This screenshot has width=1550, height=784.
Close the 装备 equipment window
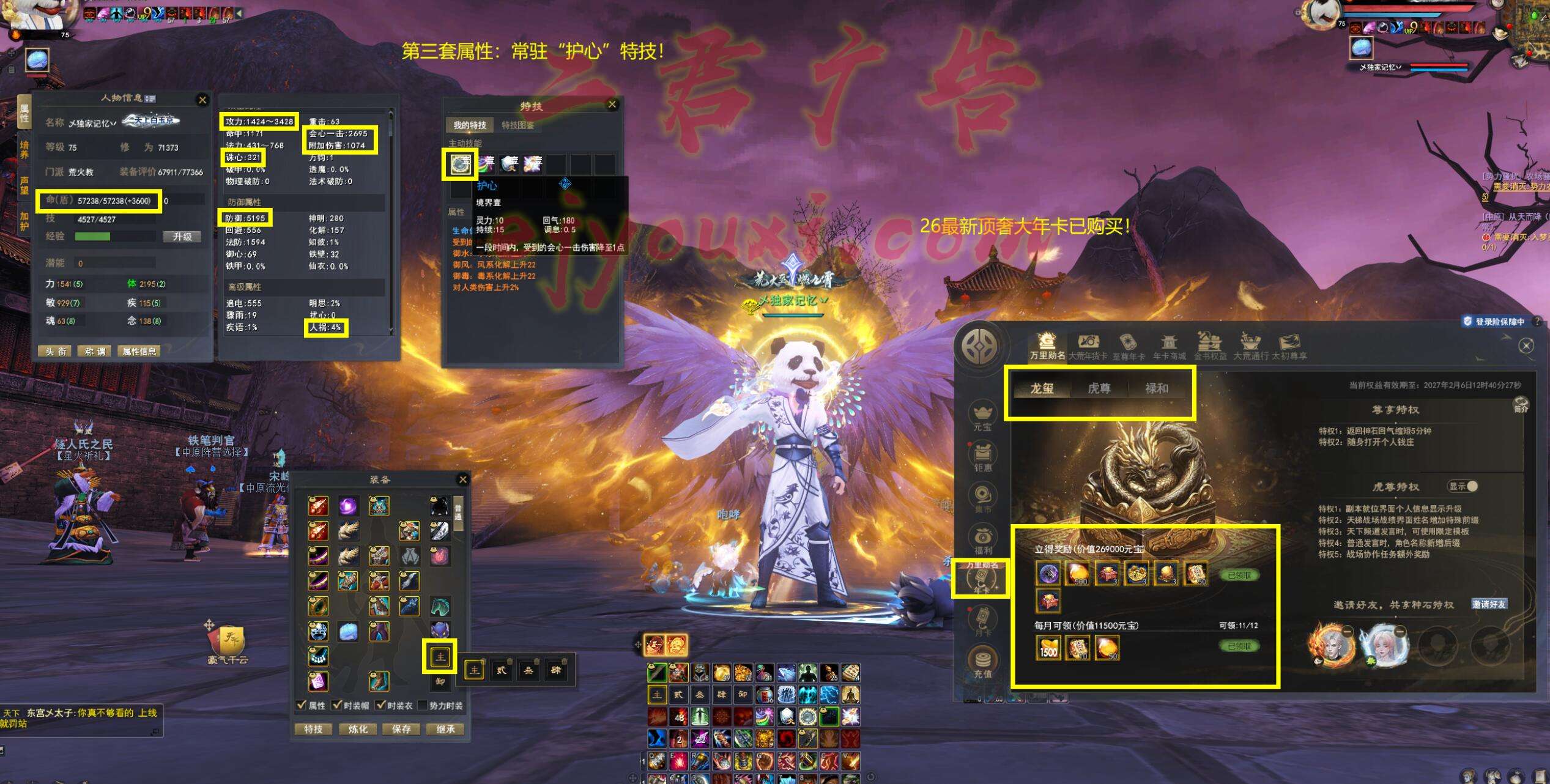(463, 479)
